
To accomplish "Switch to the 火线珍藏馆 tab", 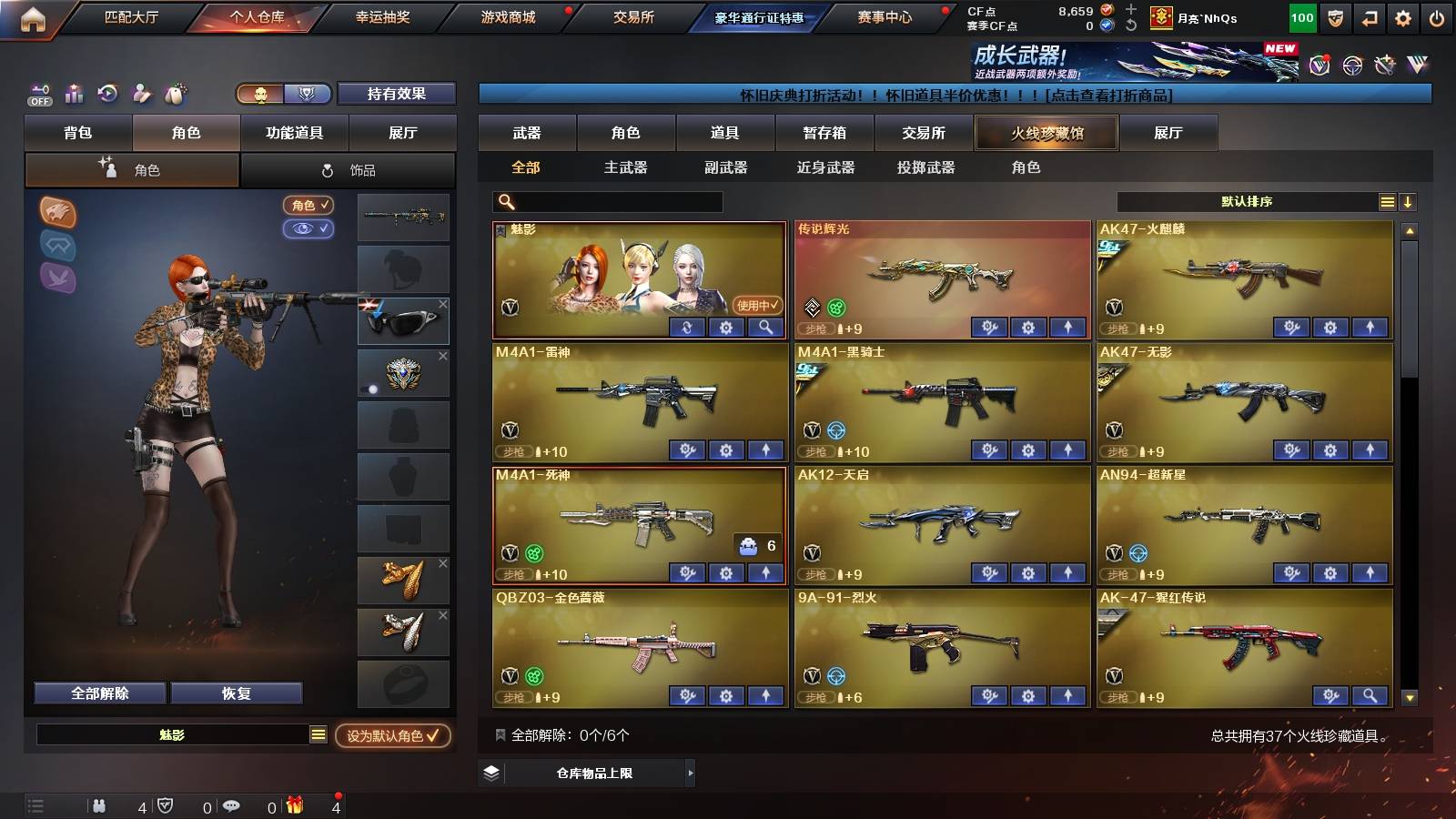I will 1046,133.
